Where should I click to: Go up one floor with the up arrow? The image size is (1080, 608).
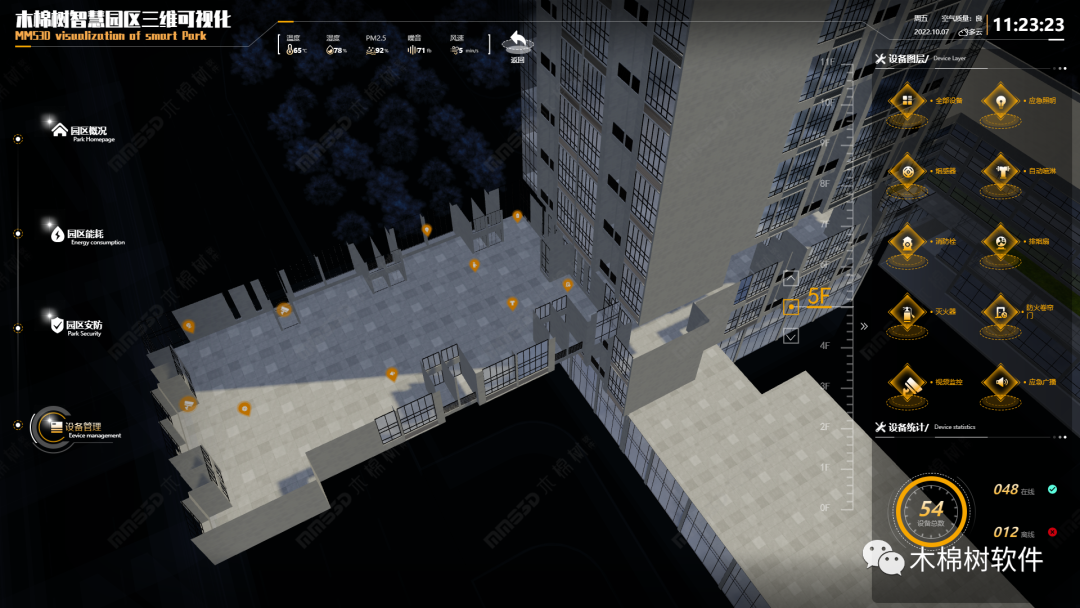791,279
